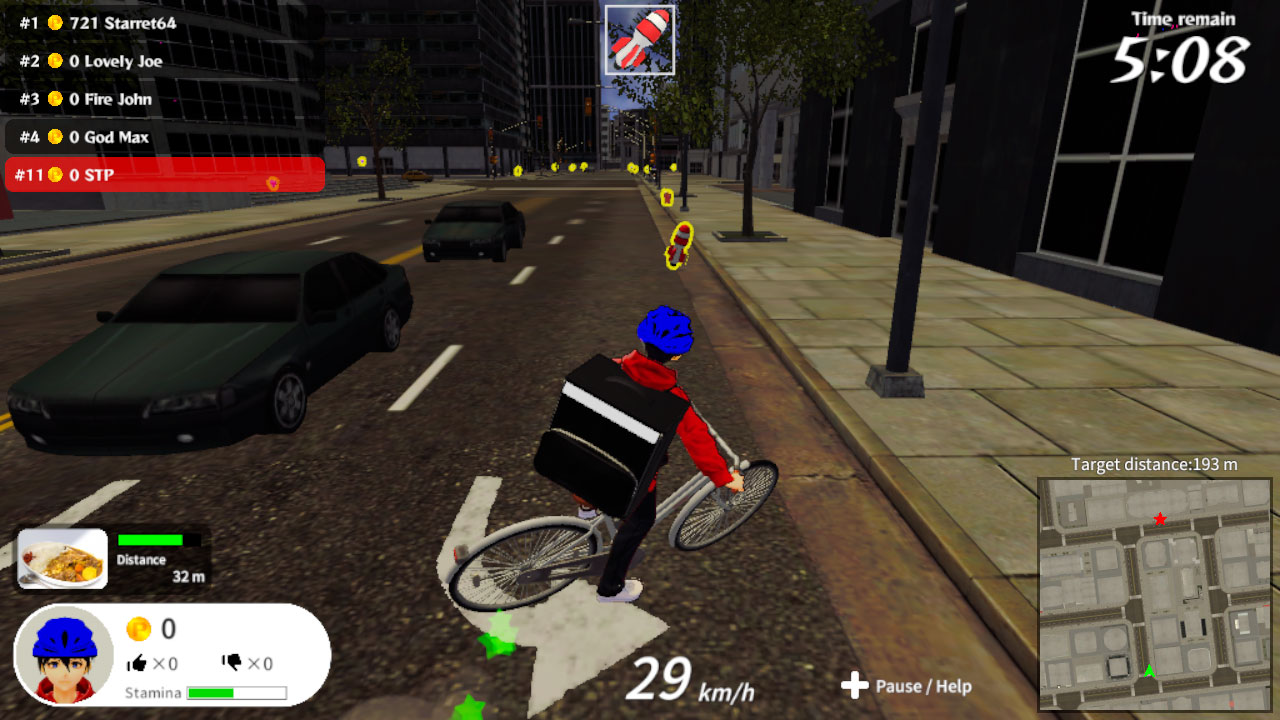This screenshot has width=1280, height=720.
Task: Select the rocket power-up icon
Action: coord(640,38)
